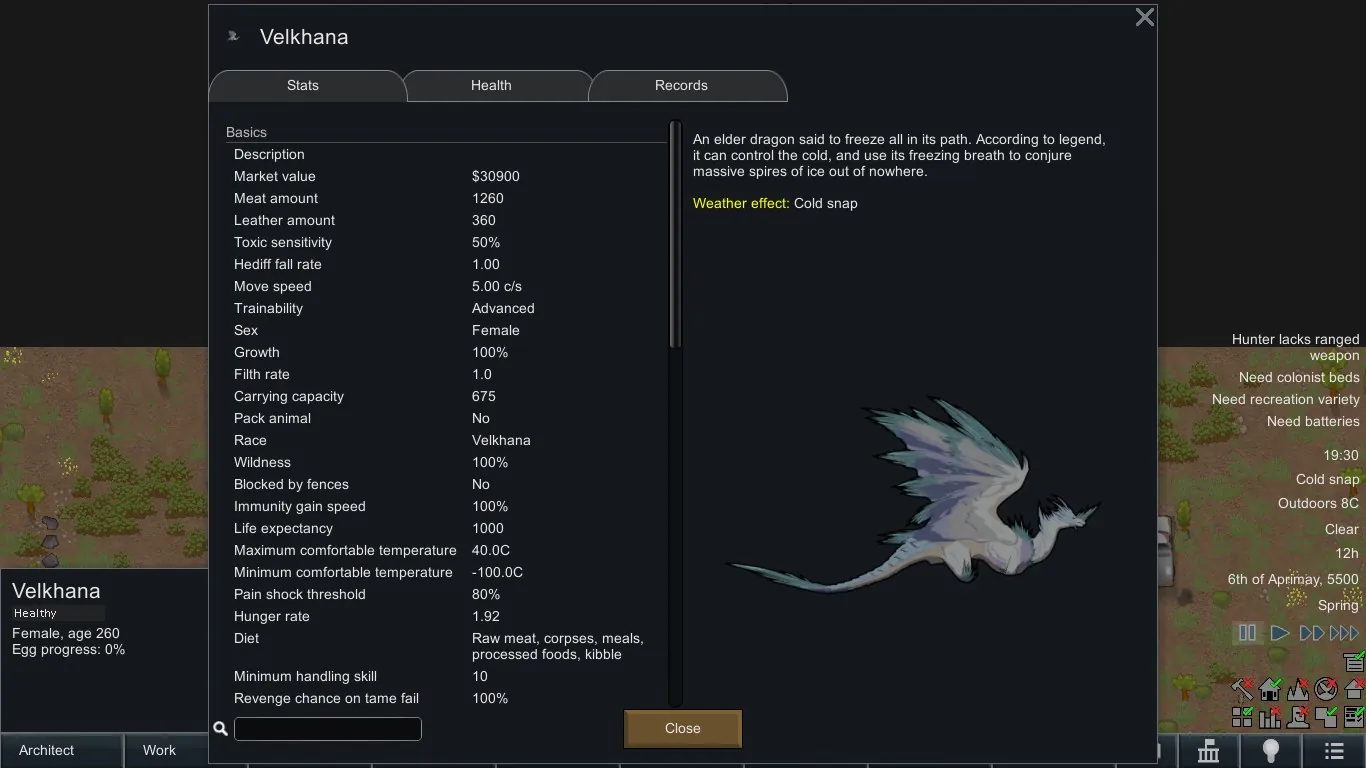Open the Need batteries alert

click(x=1312, y=421)
